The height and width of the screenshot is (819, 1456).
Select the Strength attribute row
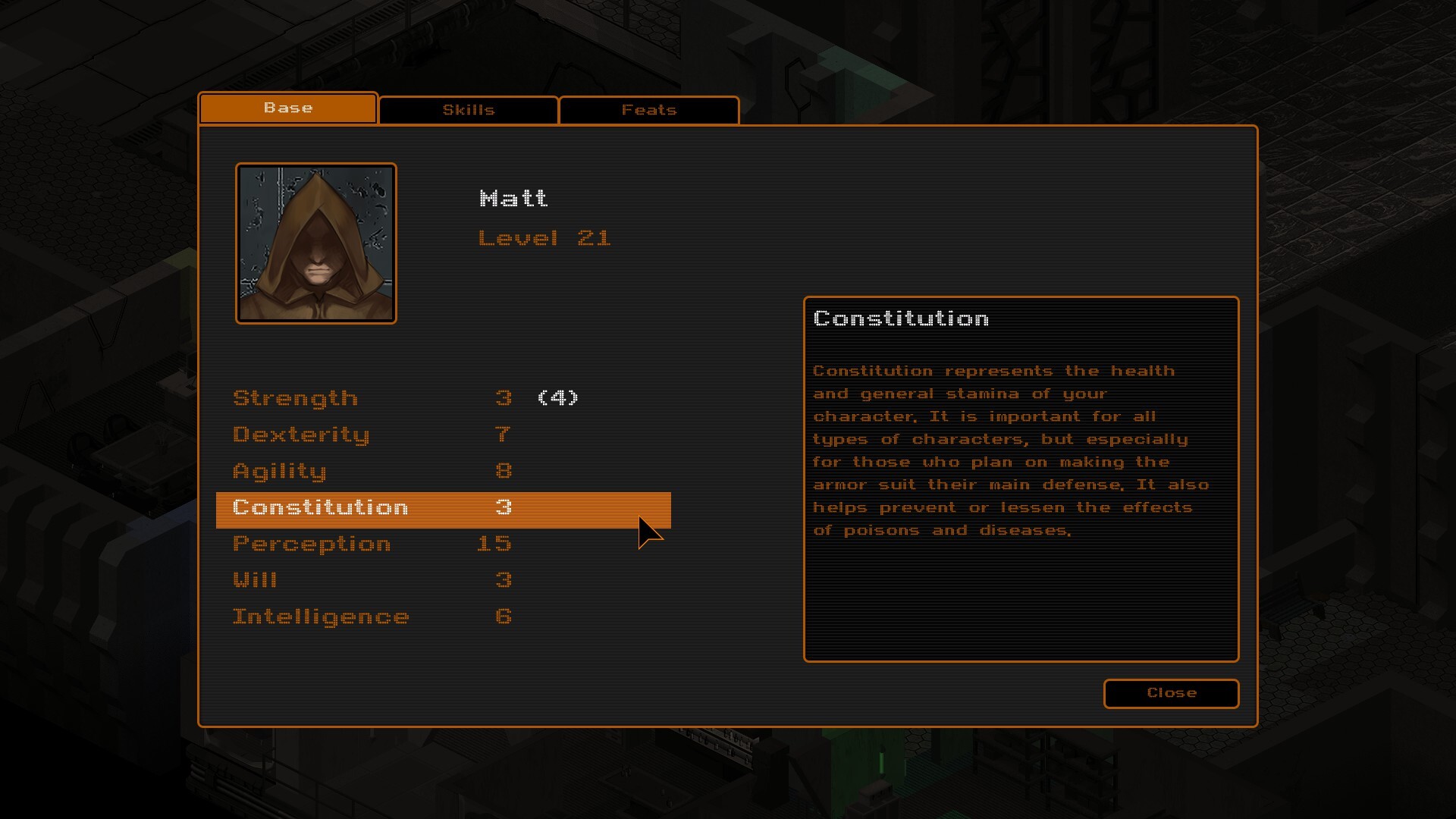[296, 397]
